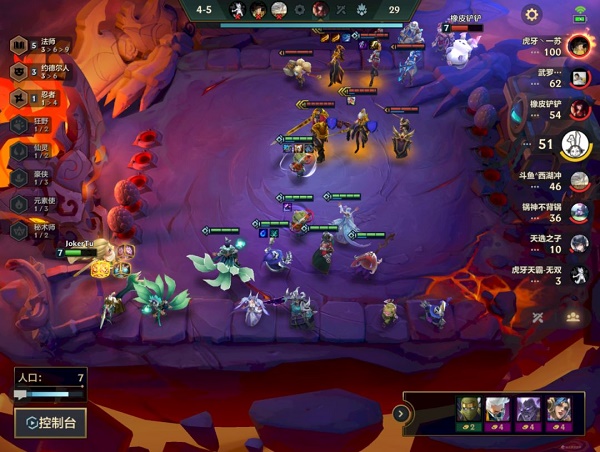Buy the white-haired 4-cost champion card
This screenshot has height=452, width=600.
tap(498, 412)
